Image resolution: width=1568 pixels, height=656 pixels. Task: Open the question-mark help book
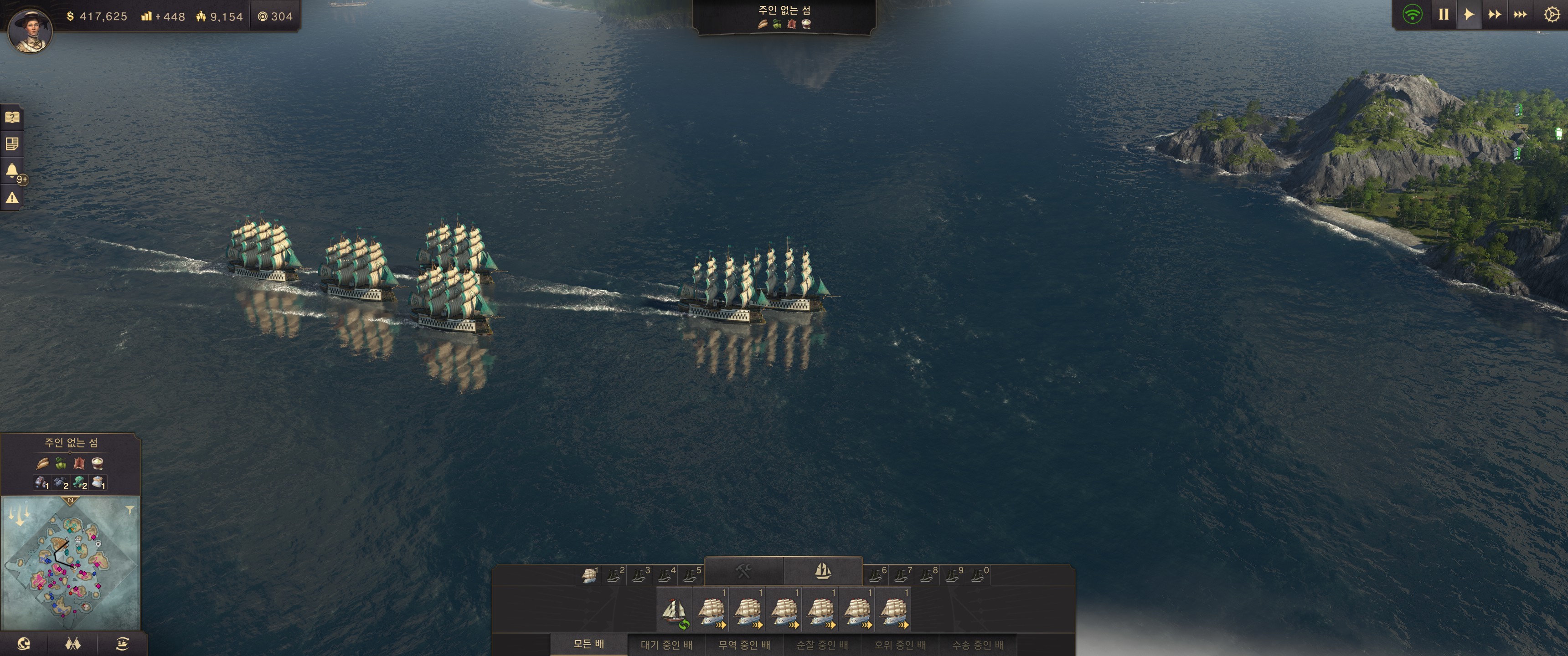[12, 117]
